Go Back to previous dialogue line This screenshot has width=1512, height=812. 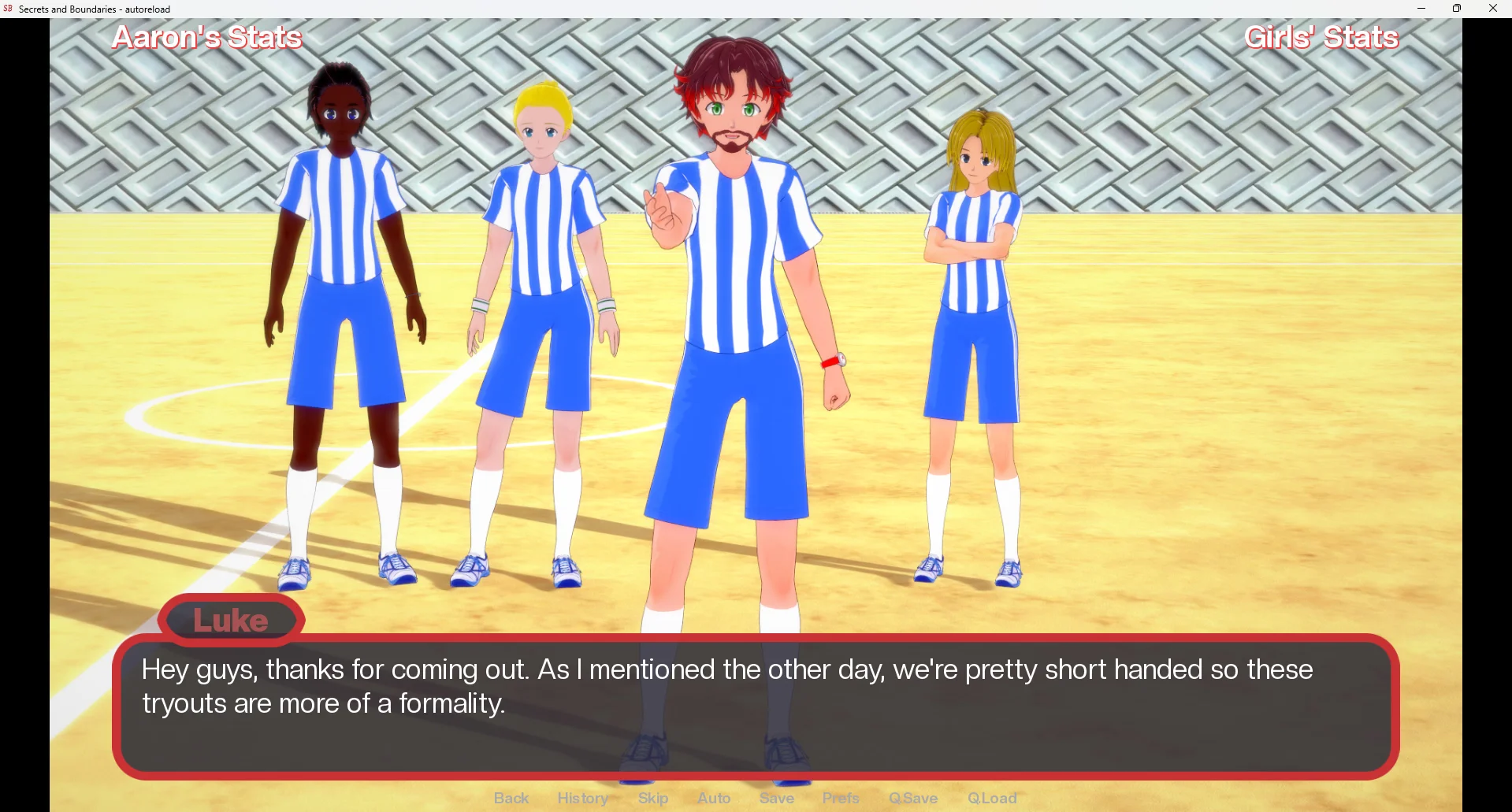511,798
